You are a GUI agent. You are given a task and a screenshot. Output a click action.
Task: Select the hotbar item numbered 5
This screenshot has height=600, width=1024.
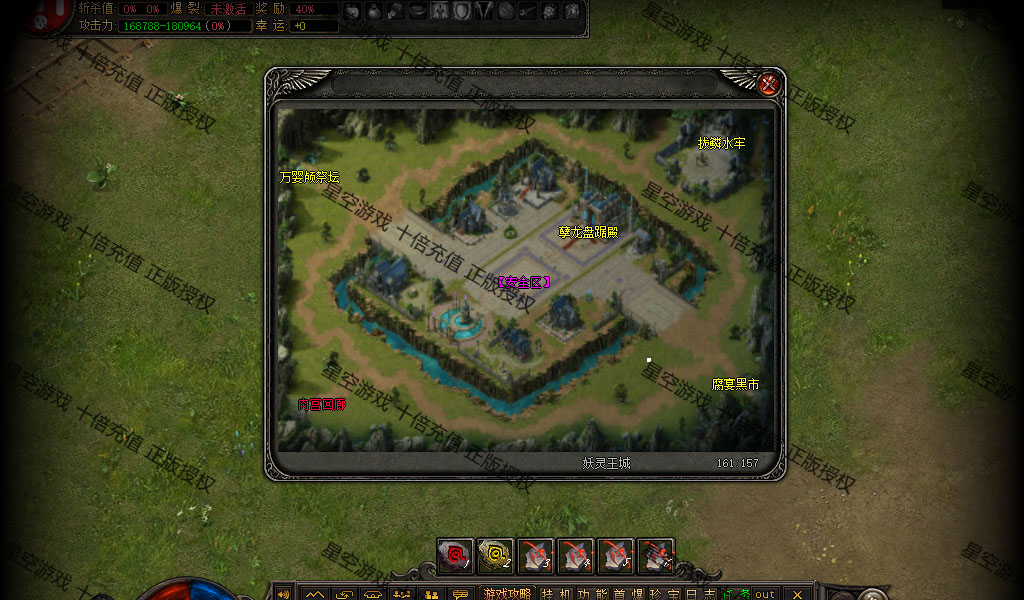click(x=615, y=555)
